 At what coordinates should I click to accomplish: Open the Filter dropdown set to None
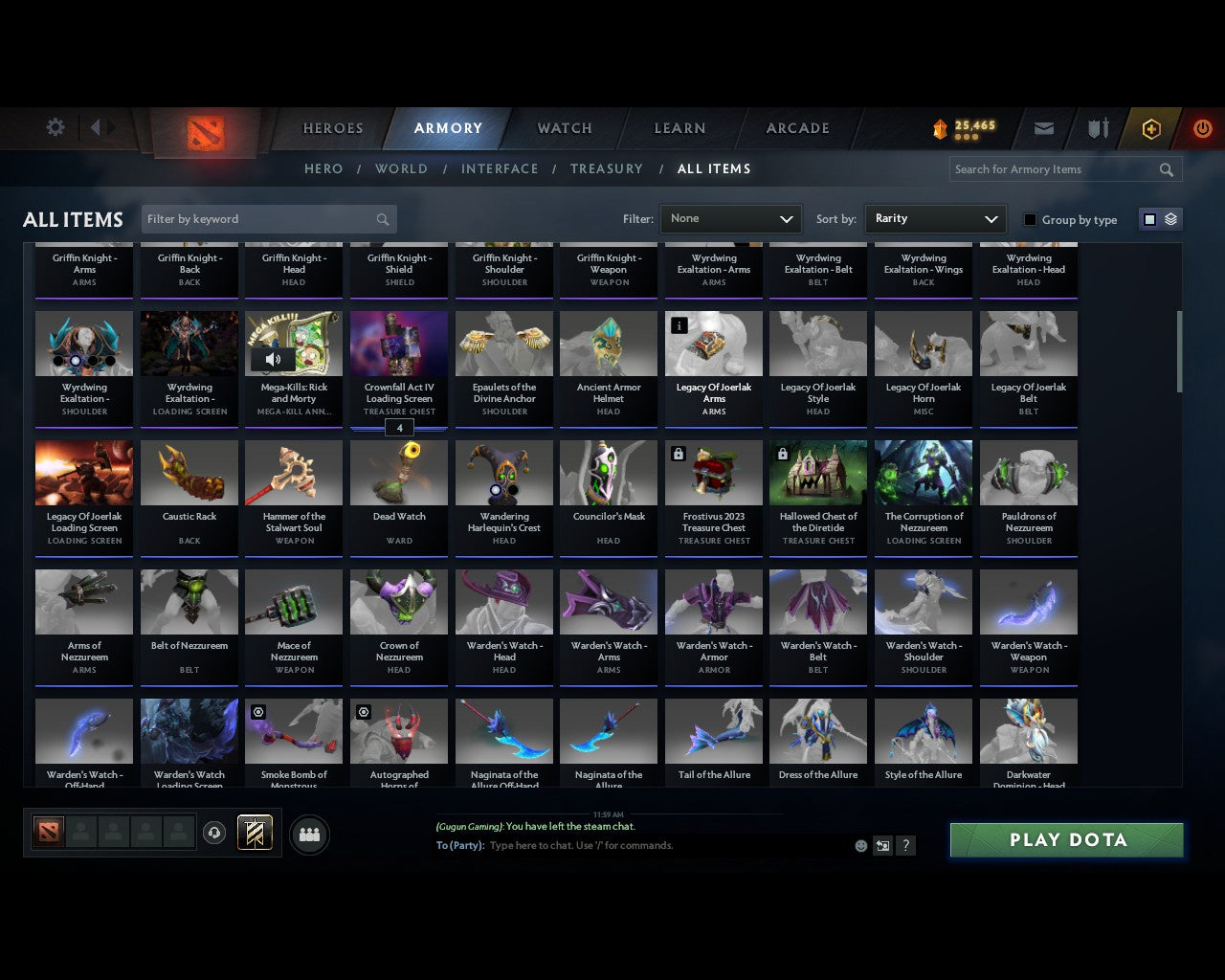point(730,218)
